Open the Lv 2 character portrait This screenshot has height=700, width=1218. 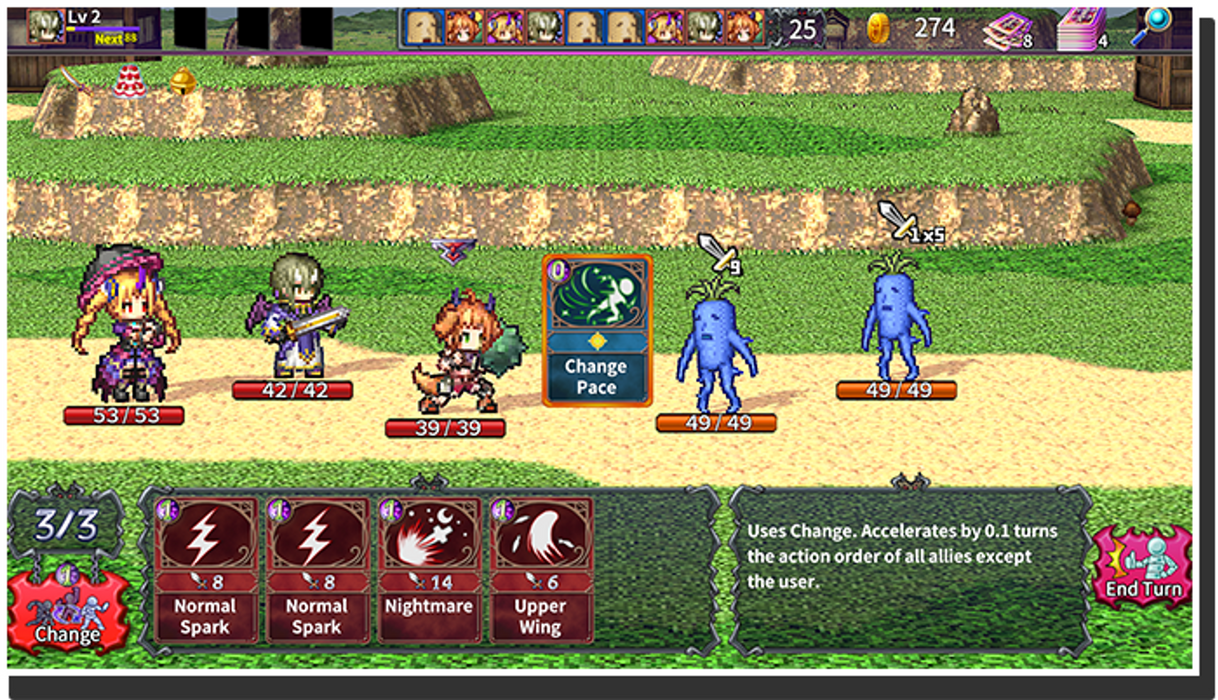pyautogui.click(x=45, y=27)
